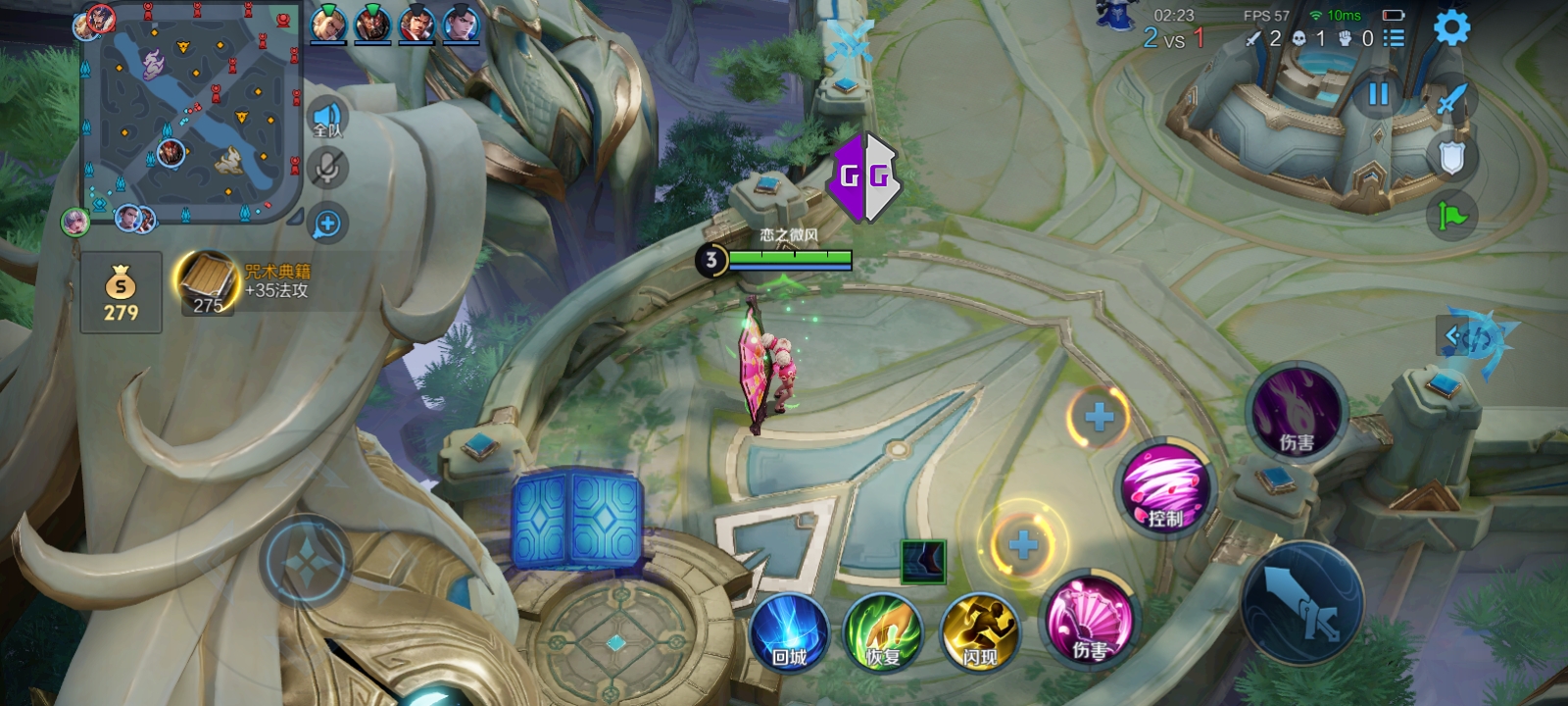Activate the 回城 recall ability
This screenshot has width=1568, height=706.
pyautogui.click(x=789, y=632)
